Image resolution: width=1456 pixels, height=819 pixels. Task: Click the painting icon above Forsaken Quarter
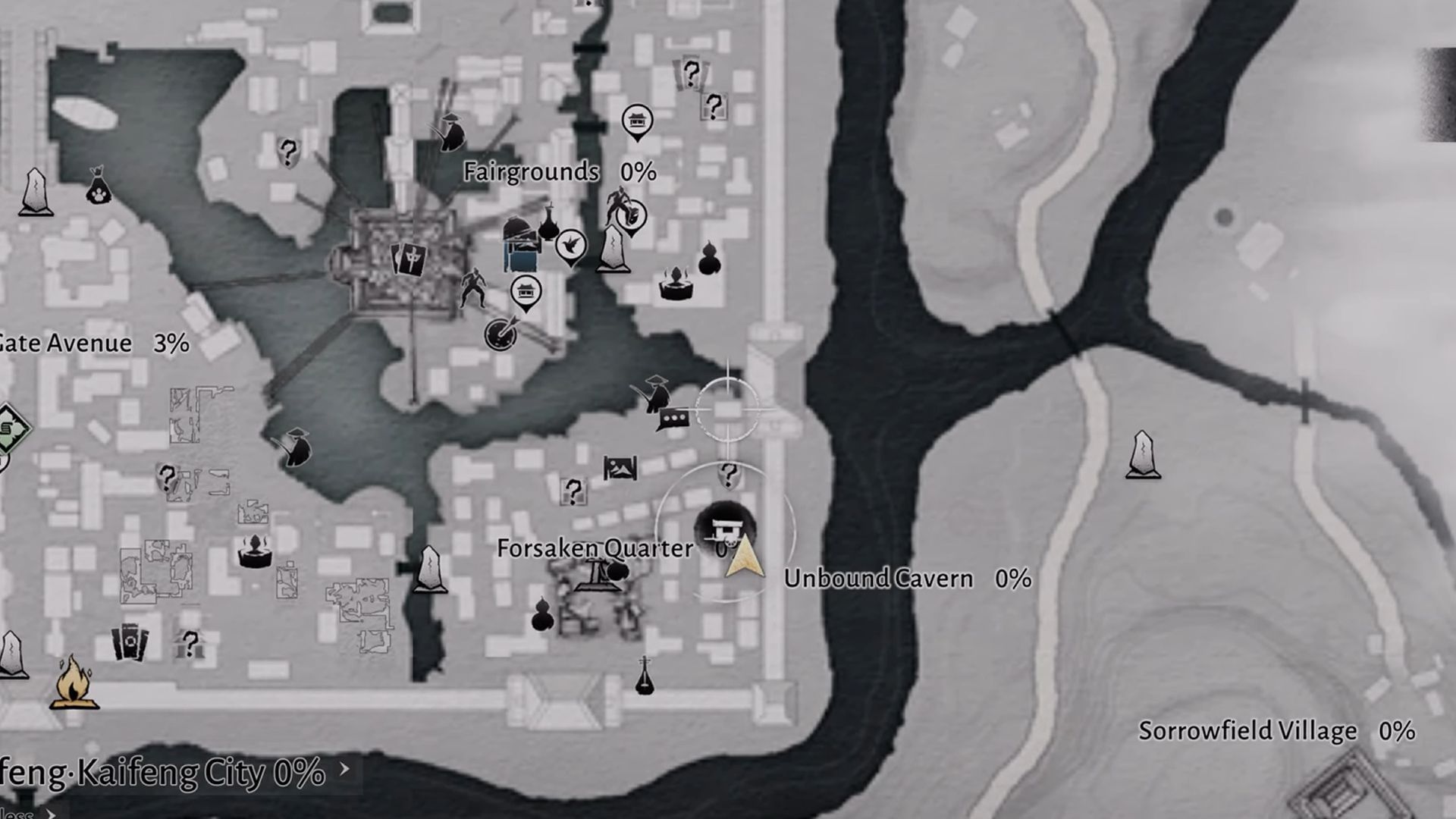620,466
